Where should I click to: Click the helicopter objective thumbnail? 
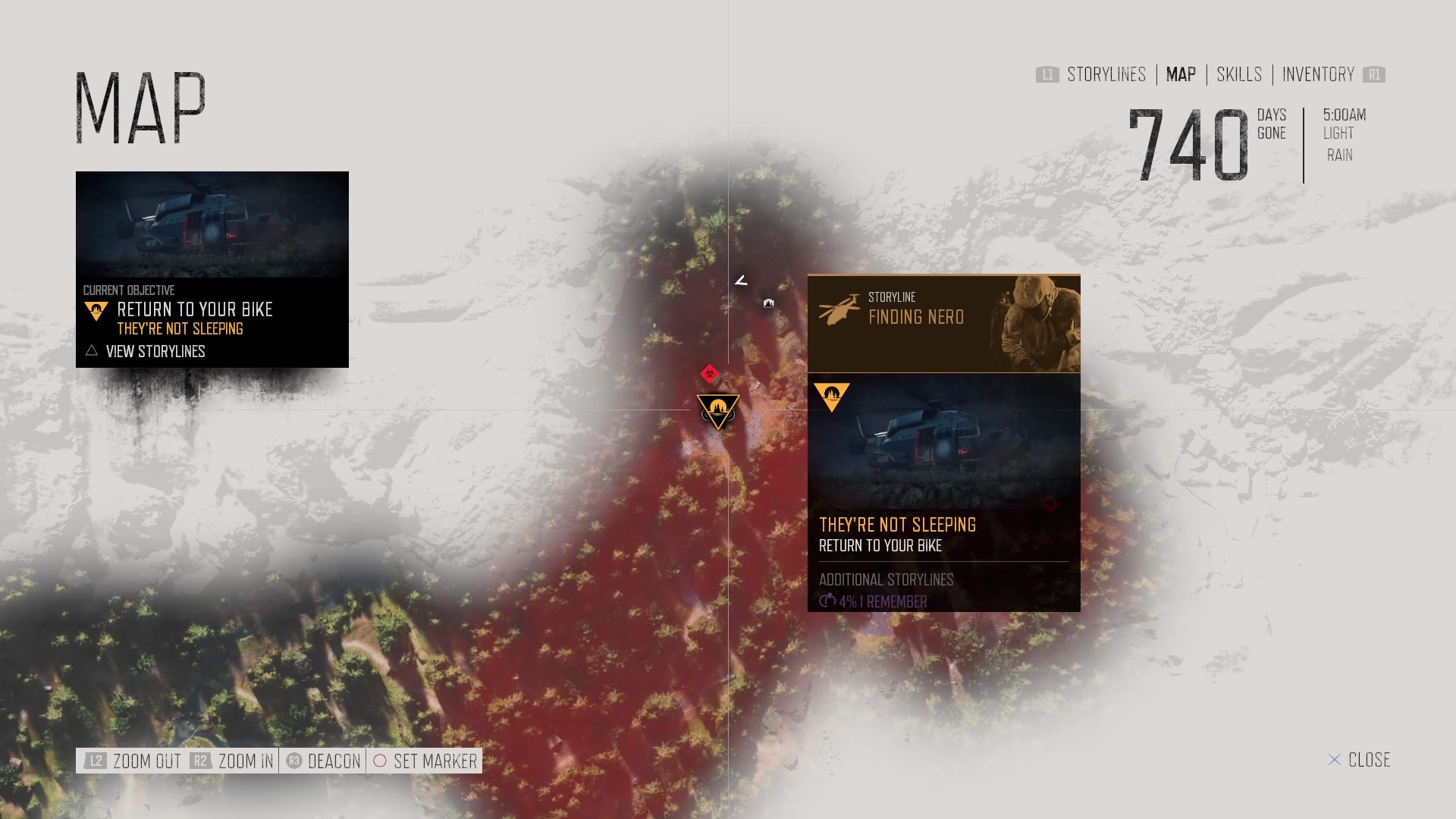(x=212, y=224)
